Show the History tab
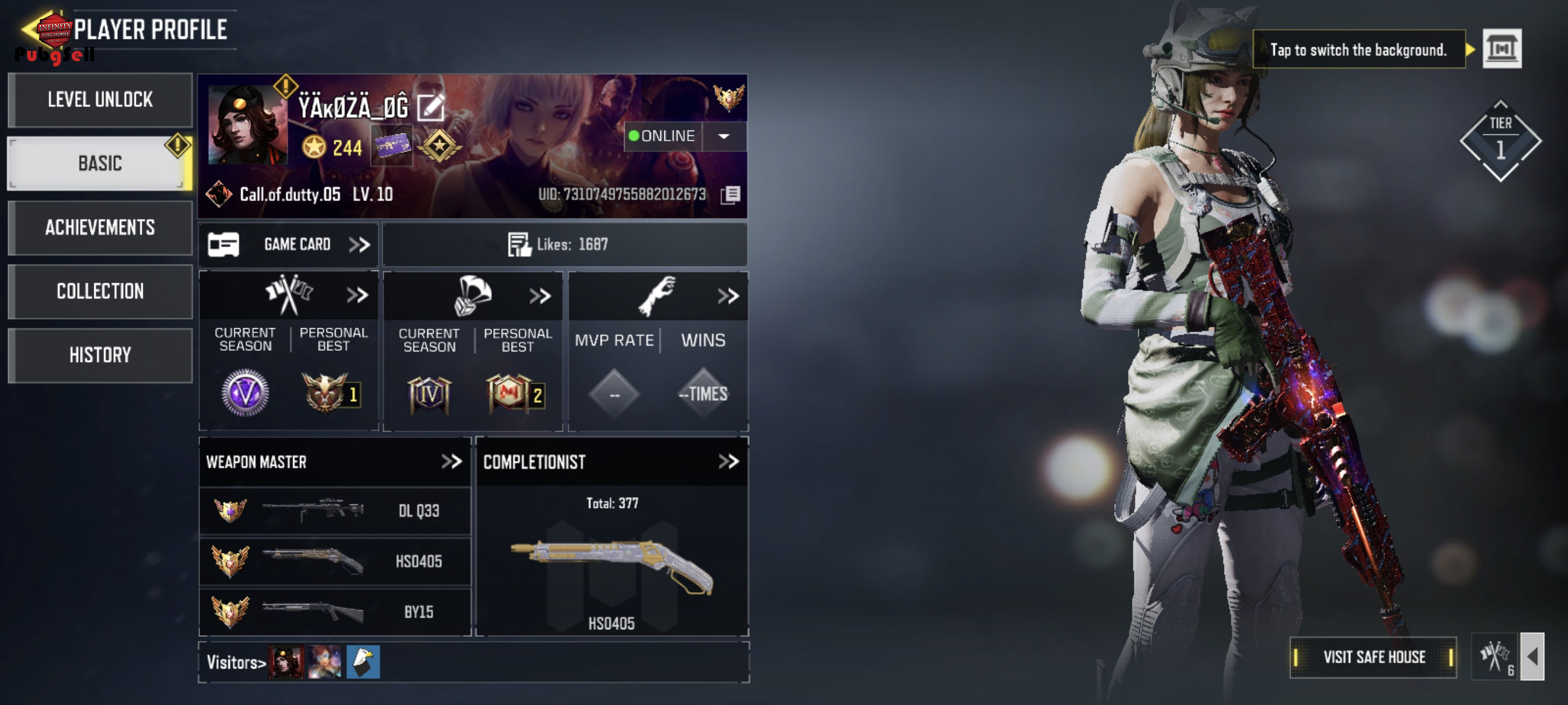Image resolution: width=1568 pixels, height=705 pixels. click(101, 355)
